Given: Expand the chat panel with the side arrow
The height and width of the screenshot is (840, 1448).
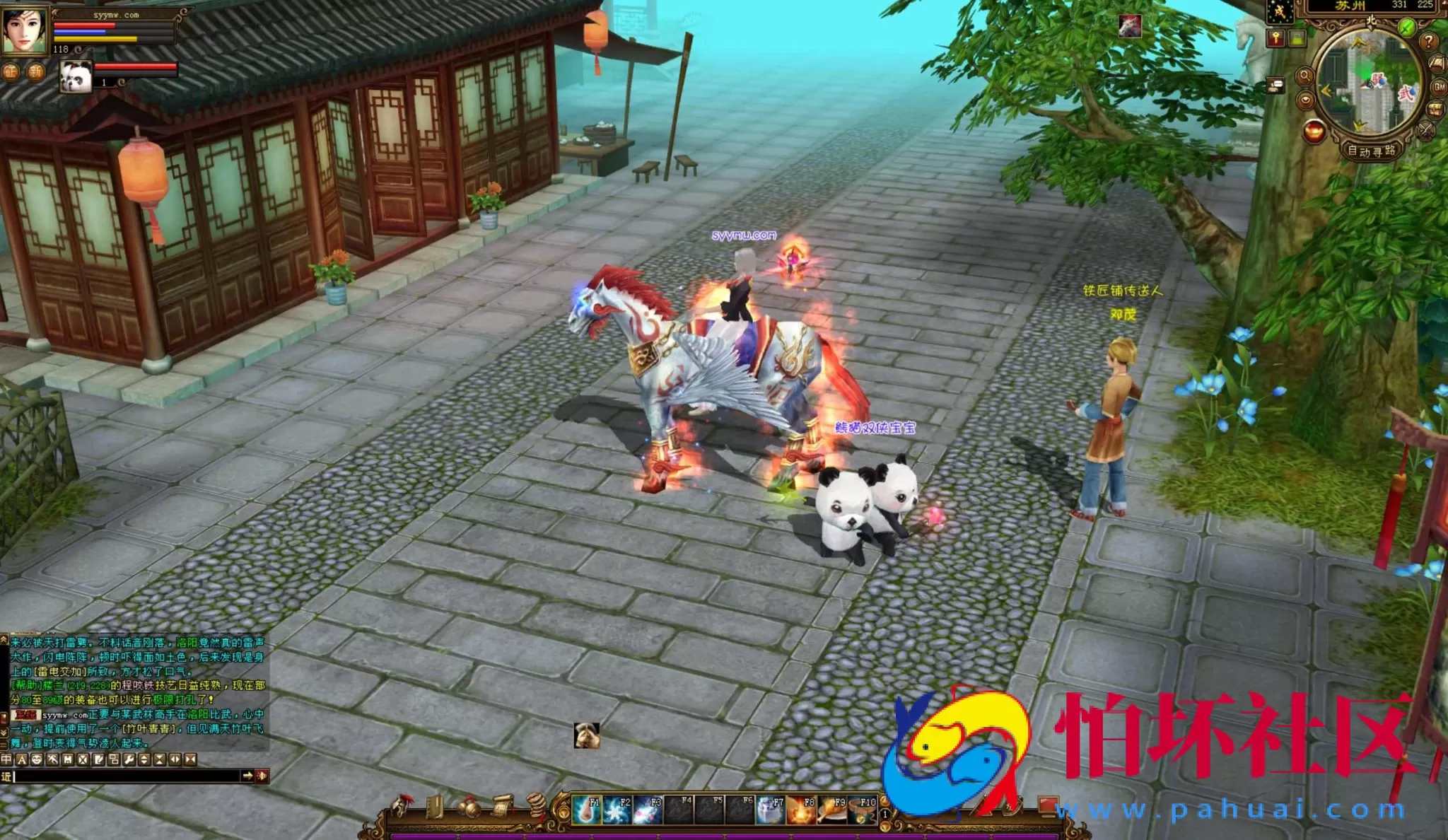Looking at the screenshot, I should tap(248, 776).
